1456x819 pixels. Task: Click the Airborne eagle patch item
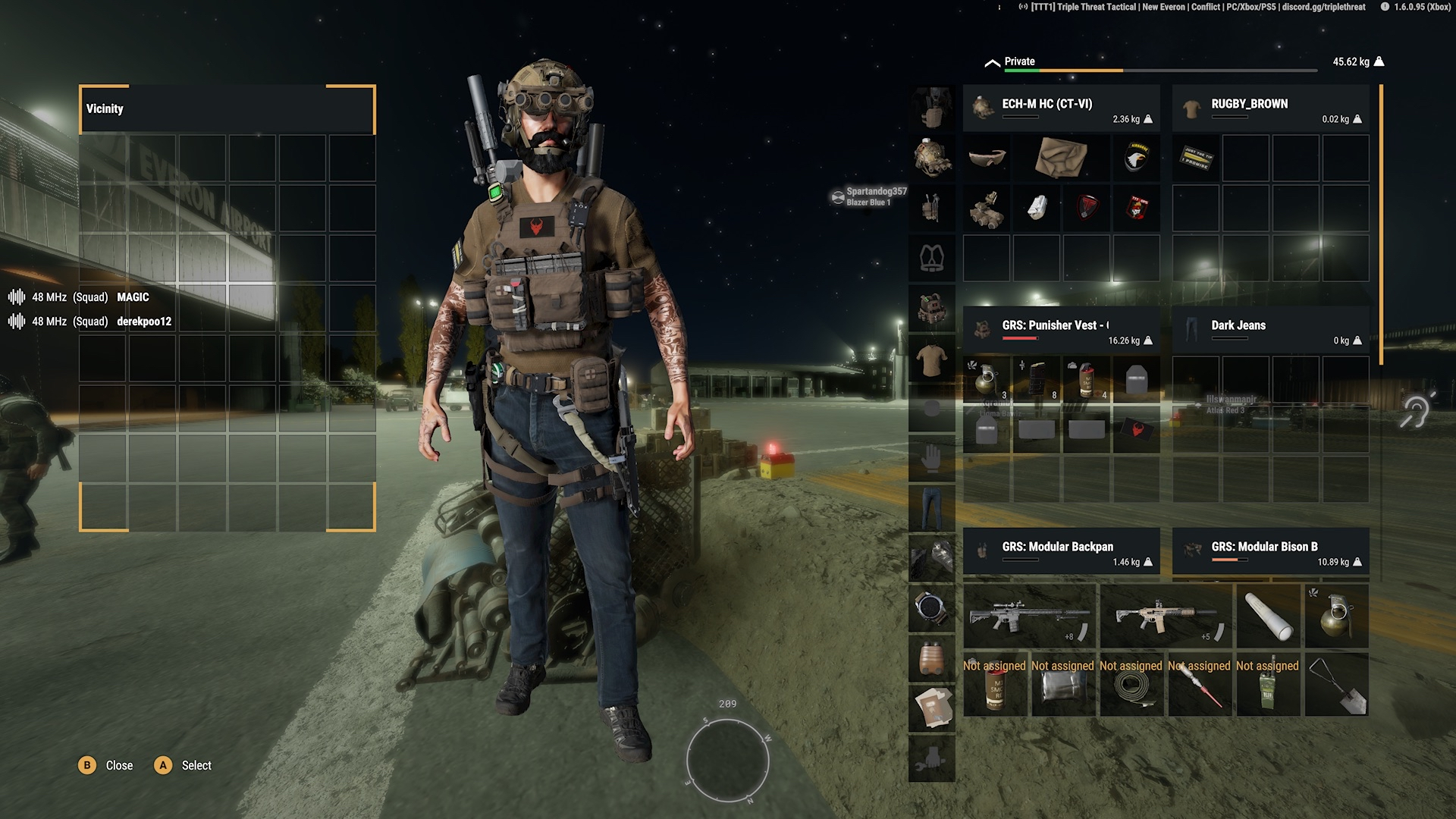(1135, 158)
